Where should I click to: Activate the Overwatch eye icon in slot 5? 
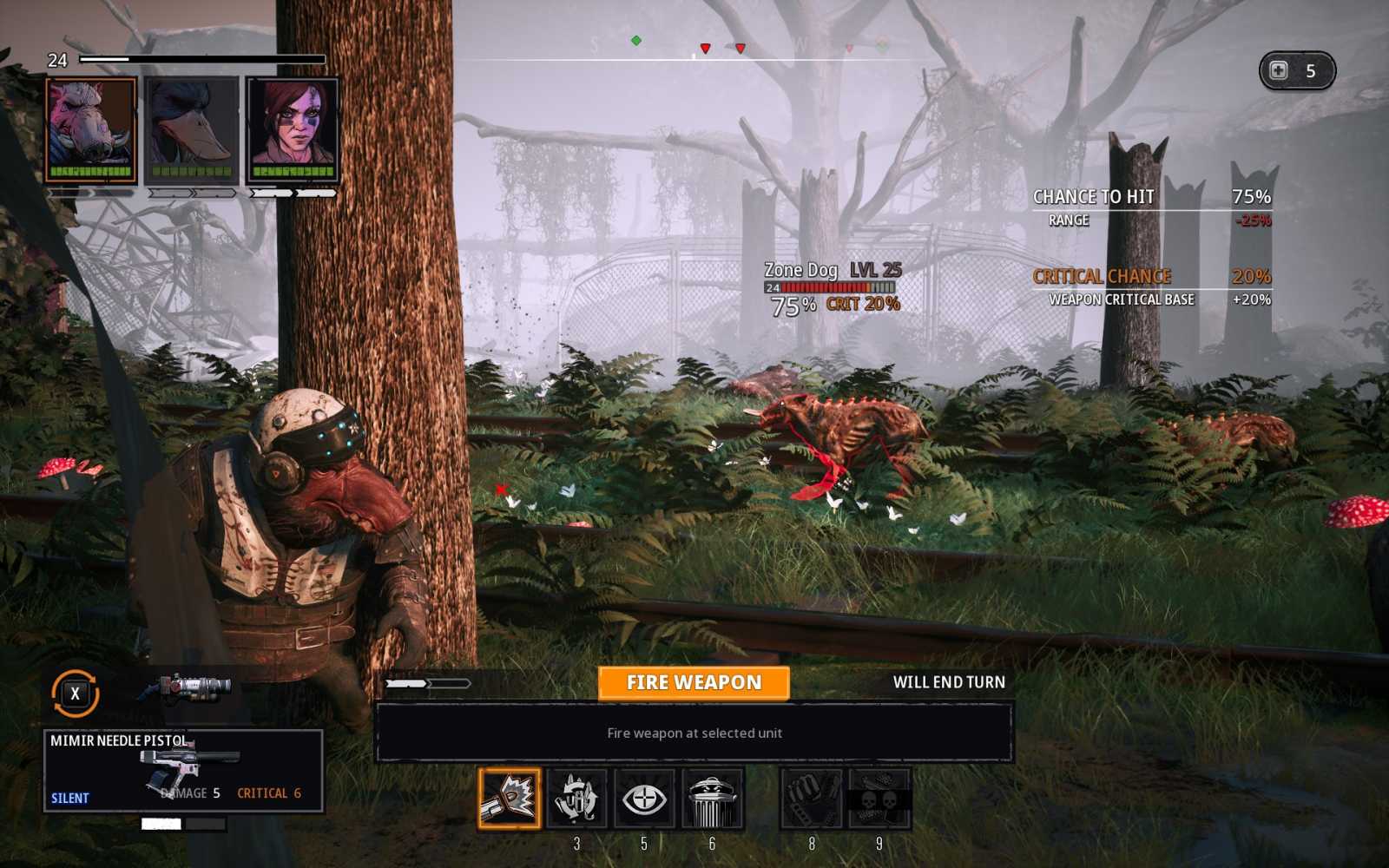coord(644,799)
